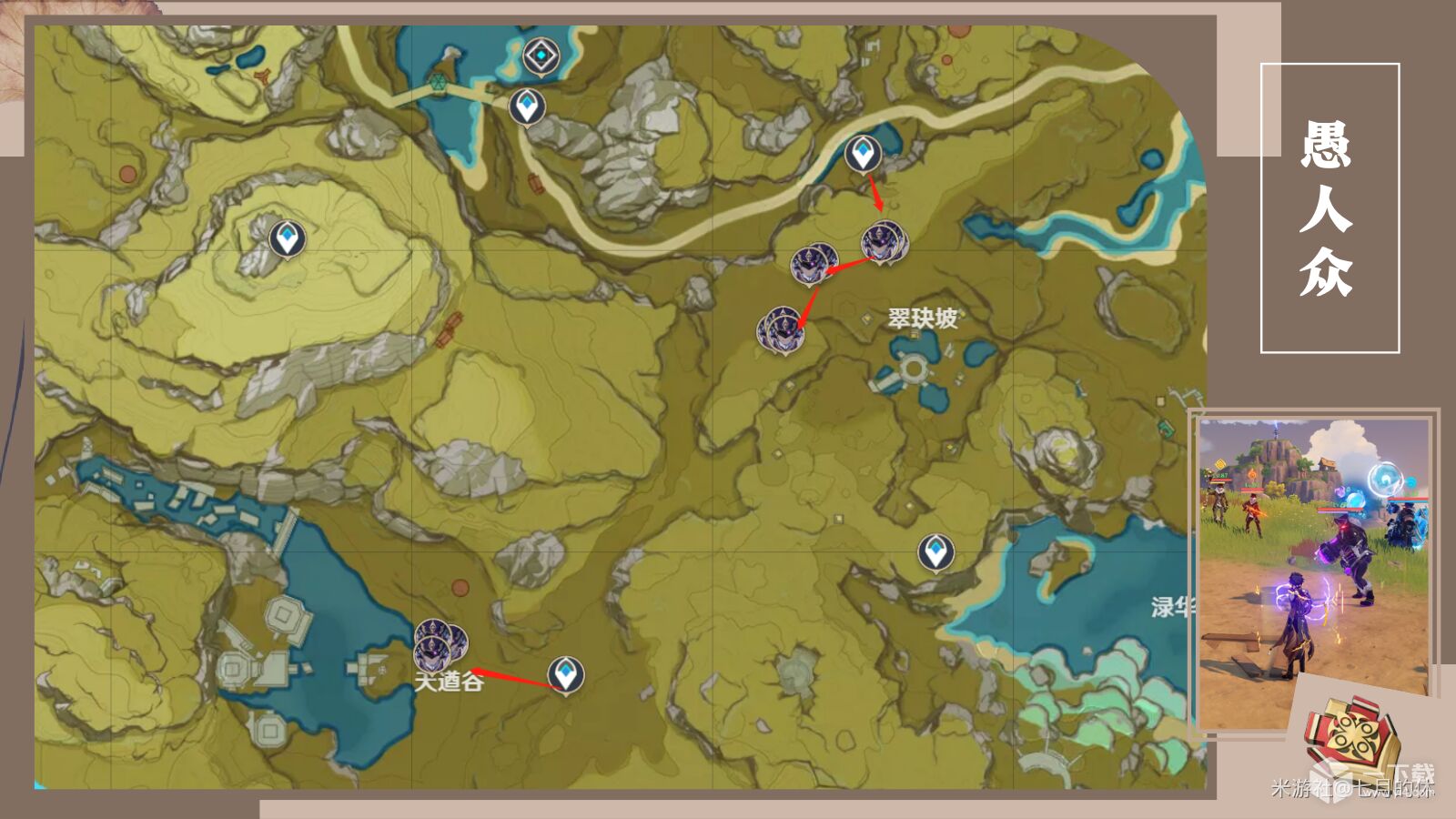This screenshot has width=1456, height=819.
Task: Select the domain marker on the northern lake
Action: [542, 57]
